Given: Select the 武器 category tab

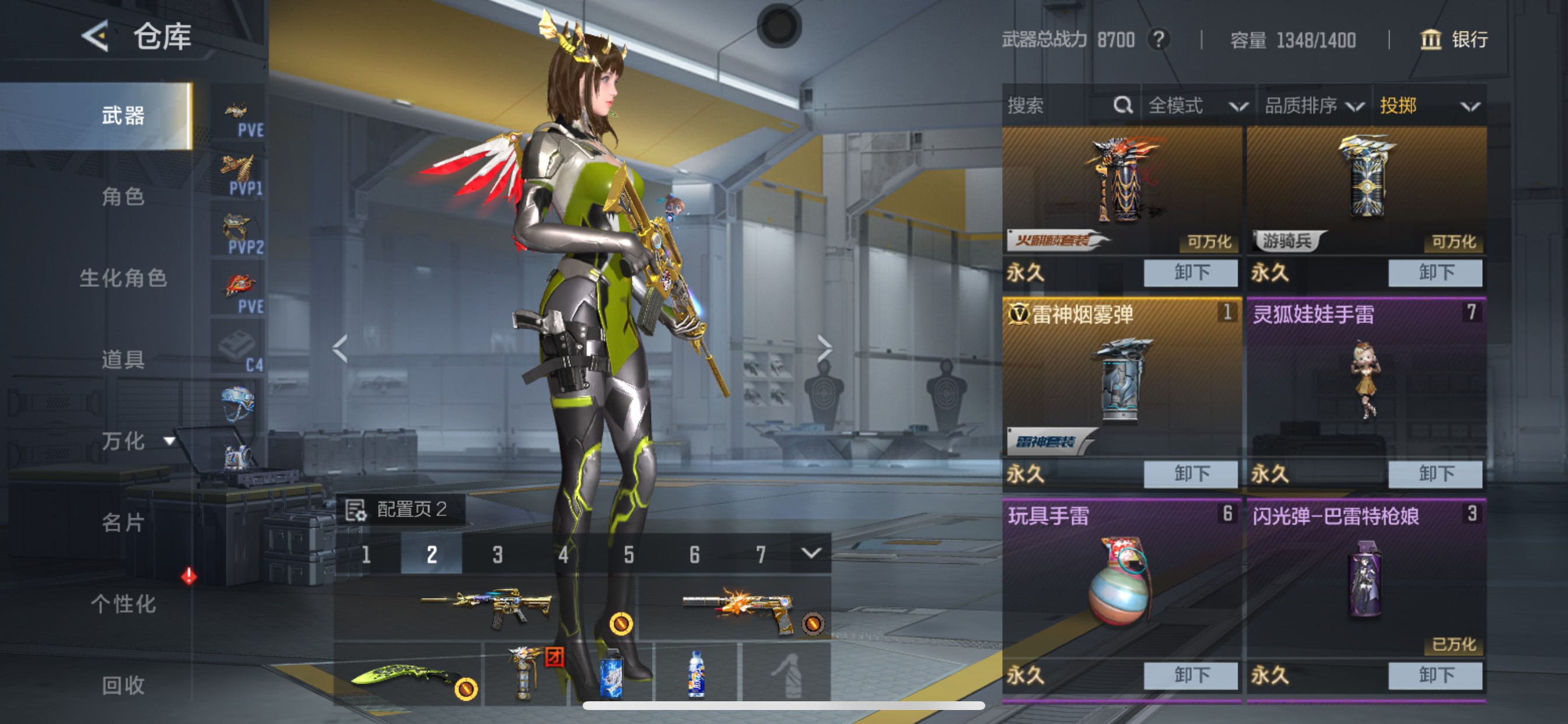Looking at the screenshot, I should coord(122,115).
